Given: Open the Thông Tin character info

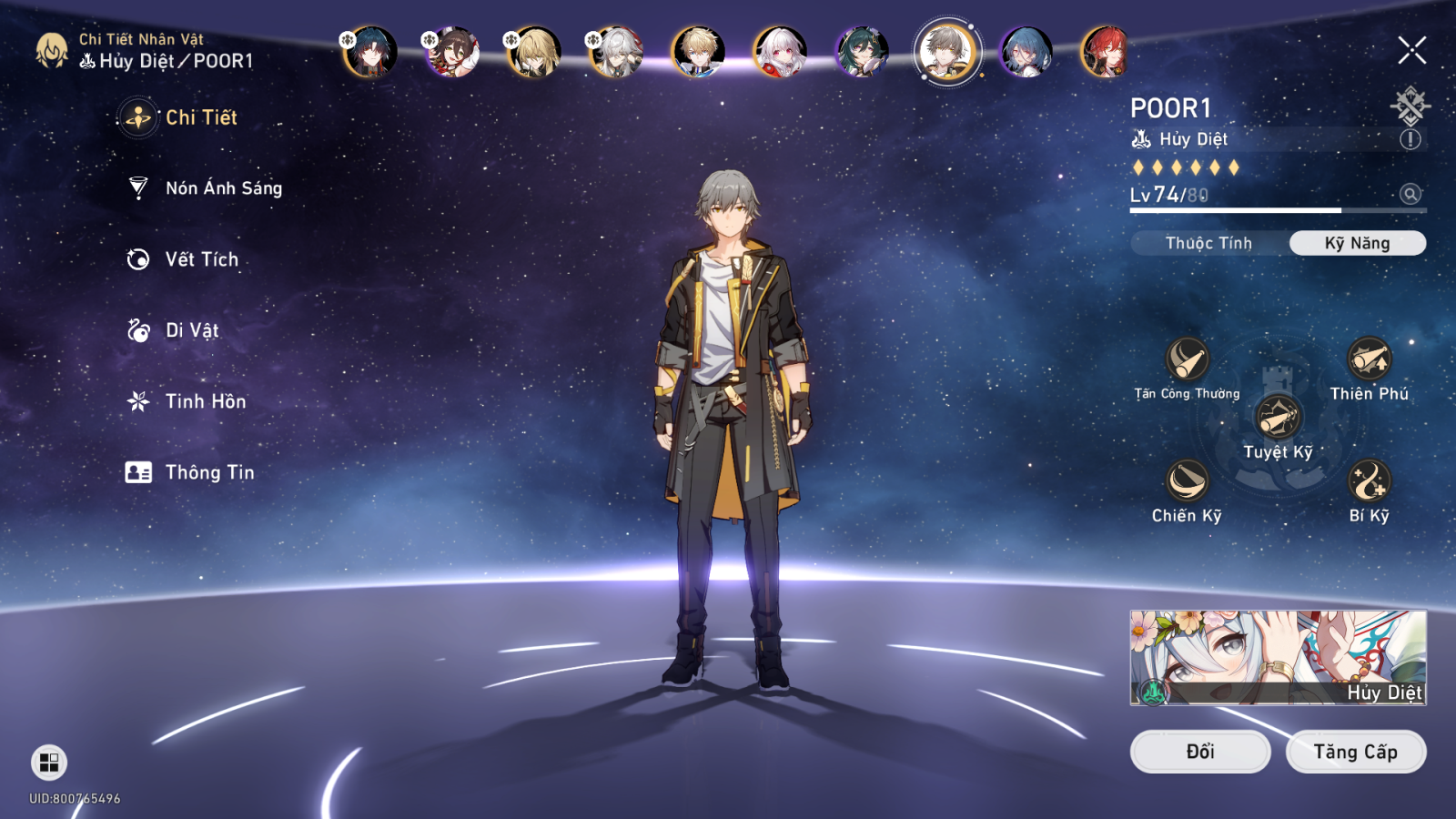Looking at the screenshot, I should click(x=209, y=472).
